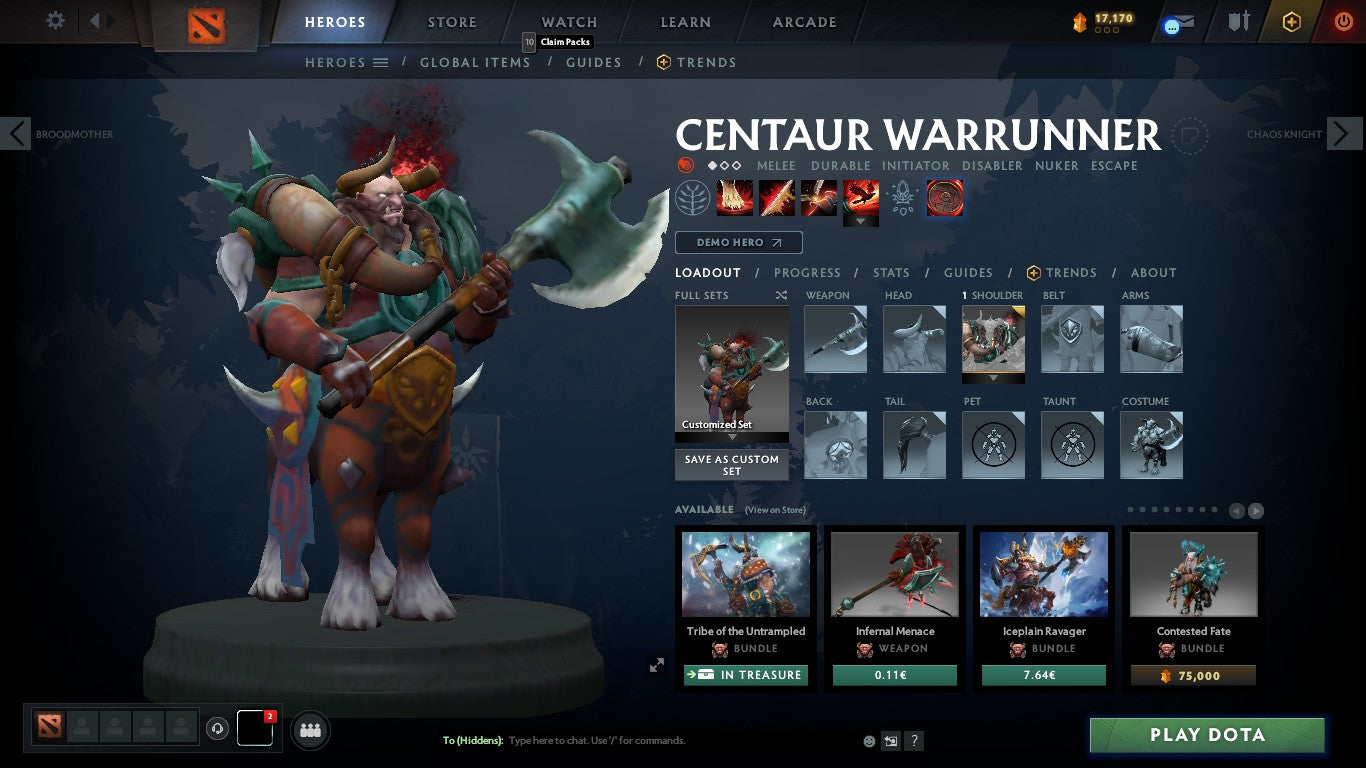Open the View on Store link
Screen dimensions: 1366x768
tap(775, 509)
